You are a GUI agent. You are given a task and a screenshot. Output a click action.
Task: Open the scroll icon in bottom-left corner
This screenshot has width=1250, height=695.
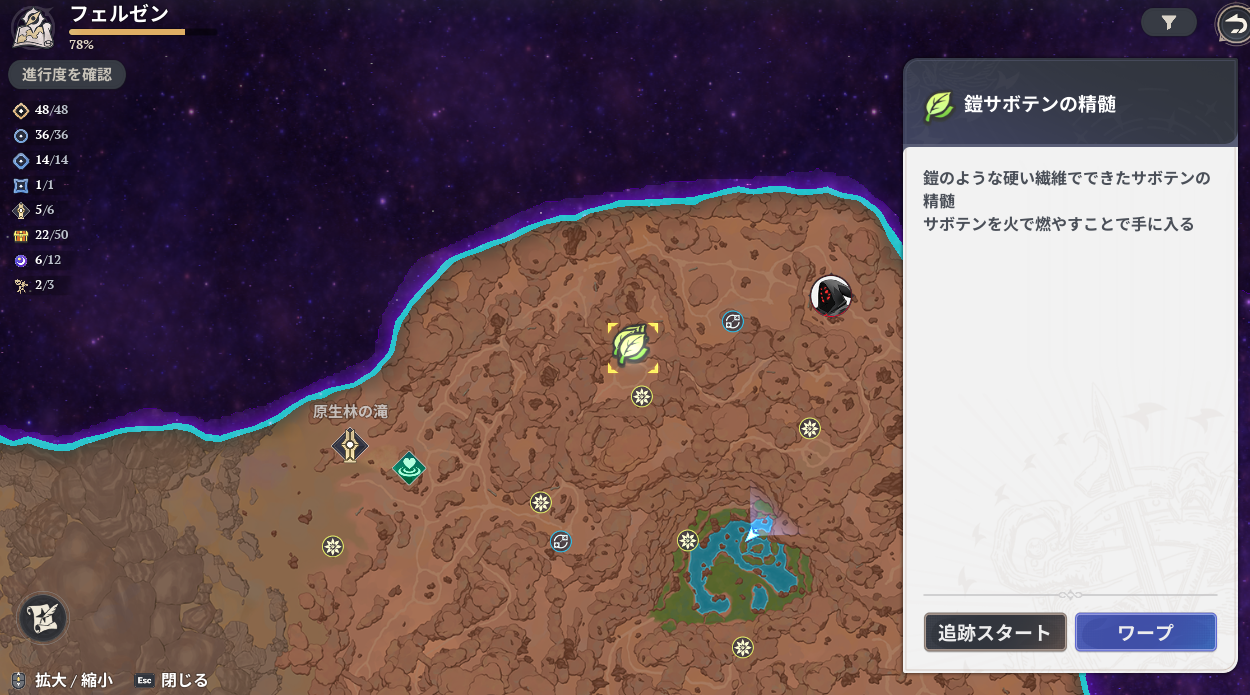coord(43,617)
